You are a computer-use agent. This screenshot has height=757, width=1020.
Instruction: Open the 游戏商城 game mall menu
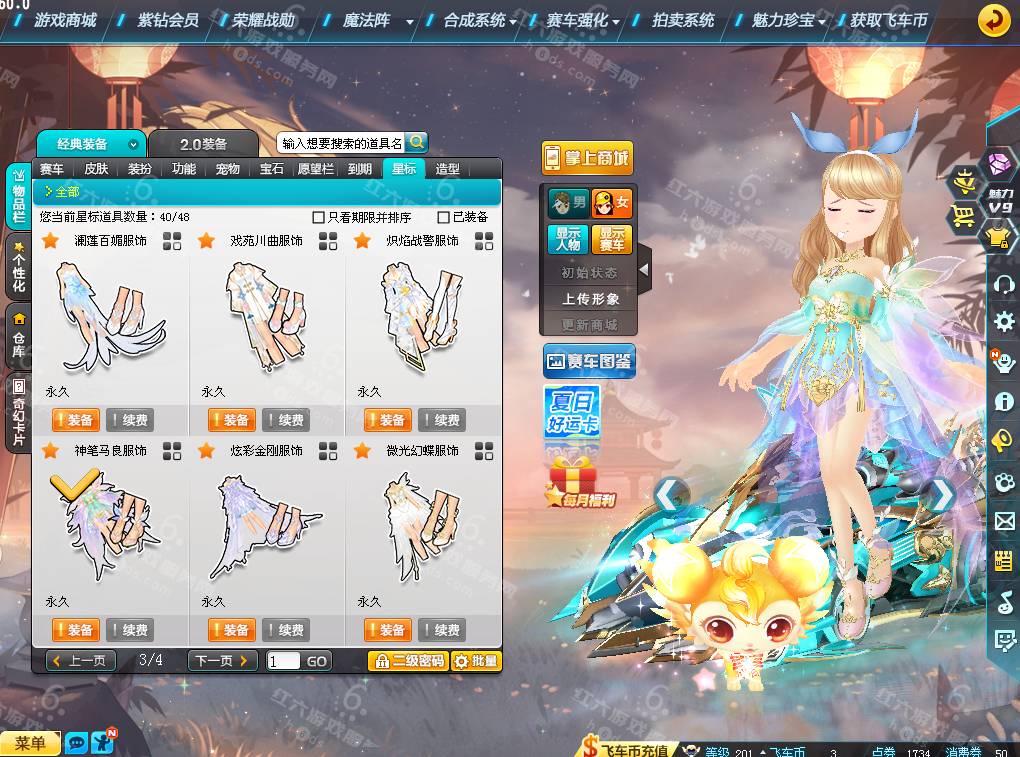(65, 20)
